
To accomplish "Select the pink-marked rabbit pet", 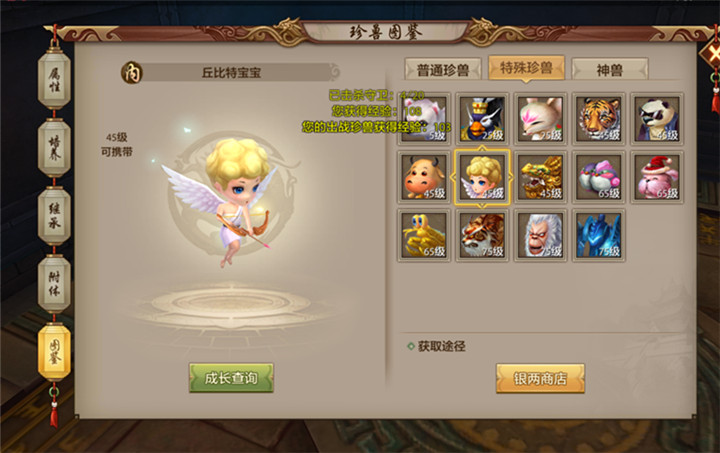I will click(x=541, y=119).
